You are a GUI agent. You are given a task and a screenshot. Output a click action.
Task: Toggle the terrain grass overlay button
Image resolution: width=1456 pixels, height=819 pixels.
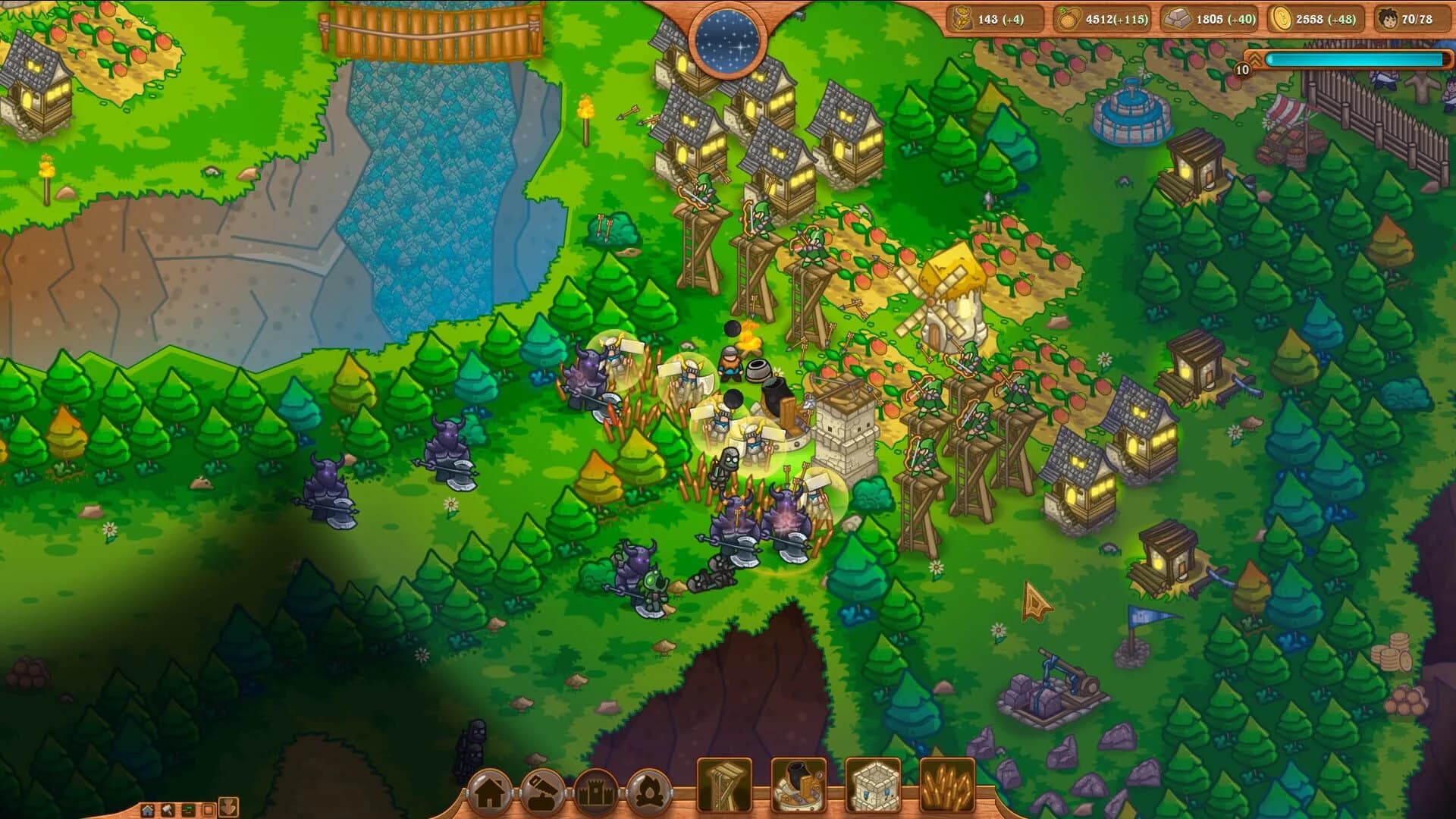188,810
